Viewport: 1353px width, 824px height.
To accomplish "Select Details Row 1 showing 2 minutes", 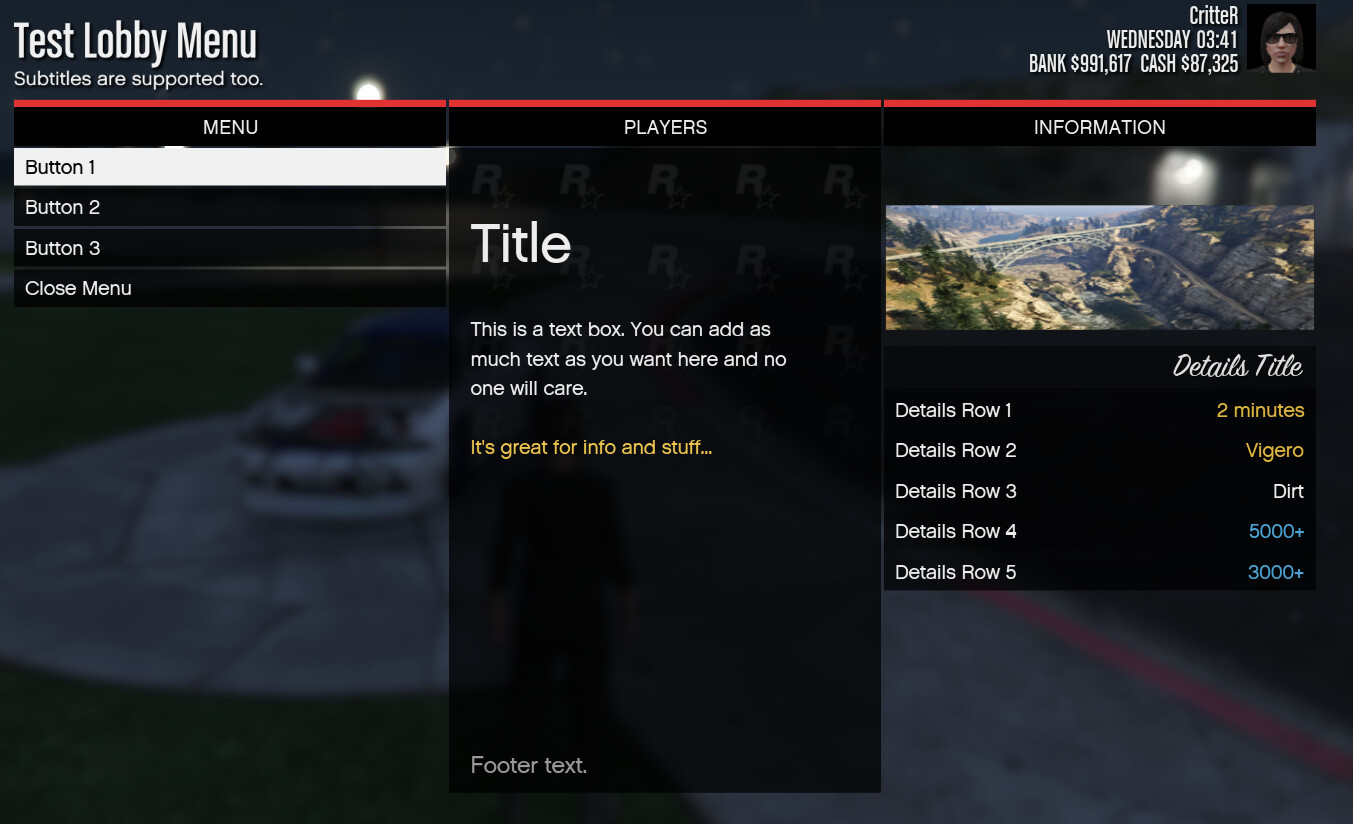I will pos(1099,410).
